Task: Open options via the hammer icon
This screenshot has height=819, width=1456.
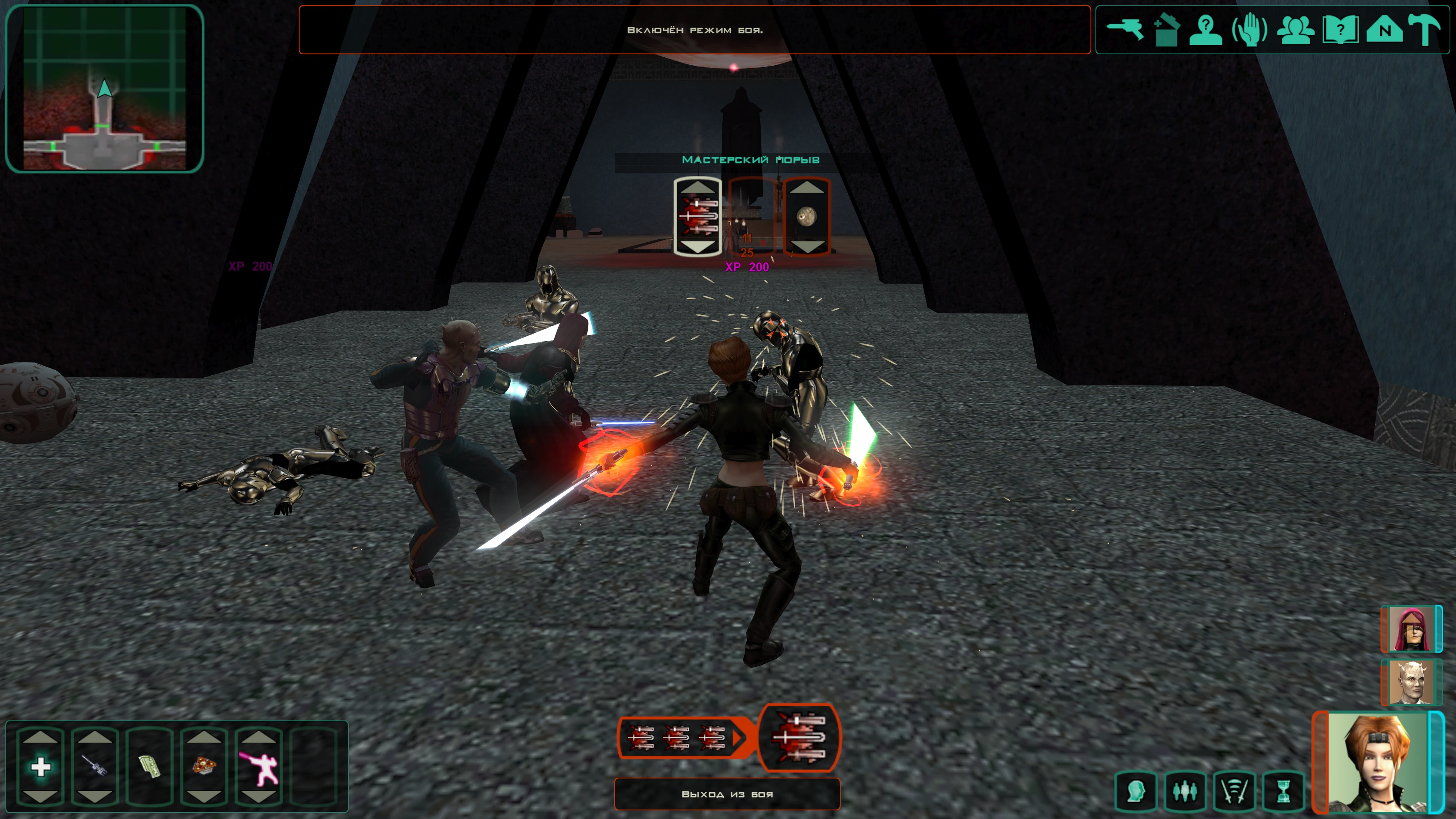Action: [1425, 29]
